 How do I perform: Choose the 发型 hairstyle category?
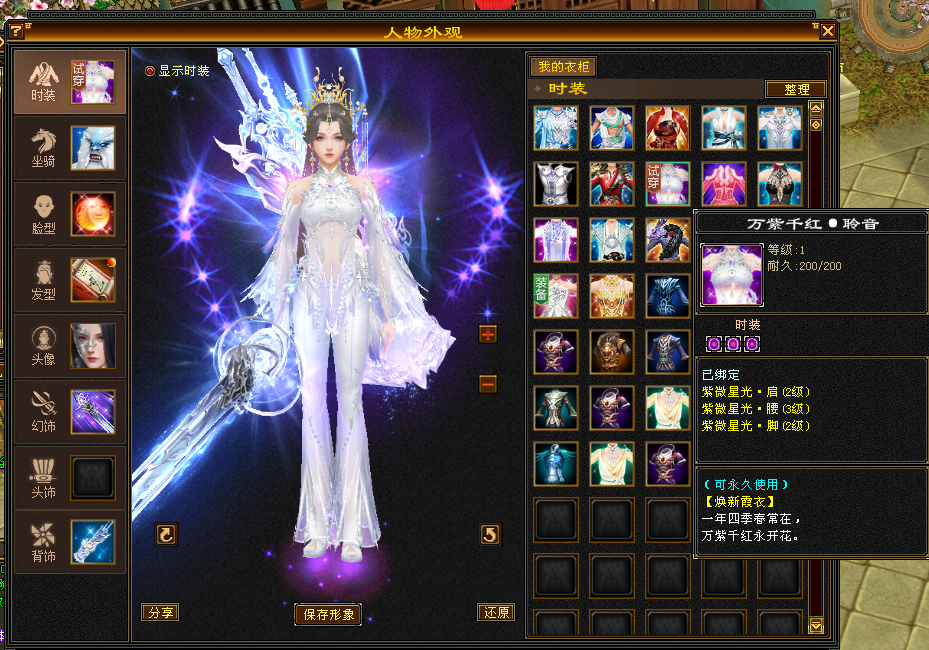click(70, 280)
